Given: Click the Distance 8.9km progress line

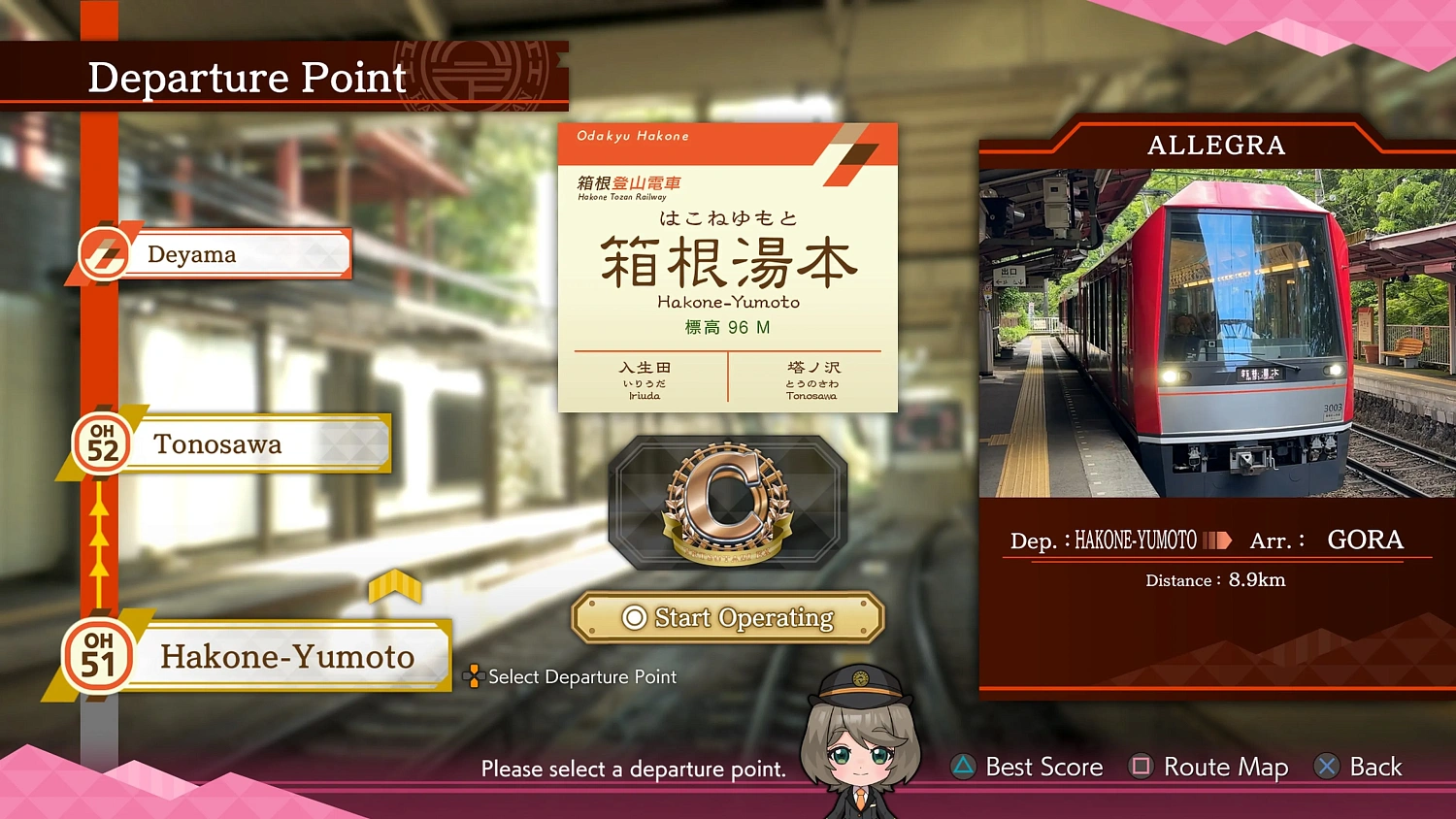Looking at the screenshot, I should pos(1214,579).
